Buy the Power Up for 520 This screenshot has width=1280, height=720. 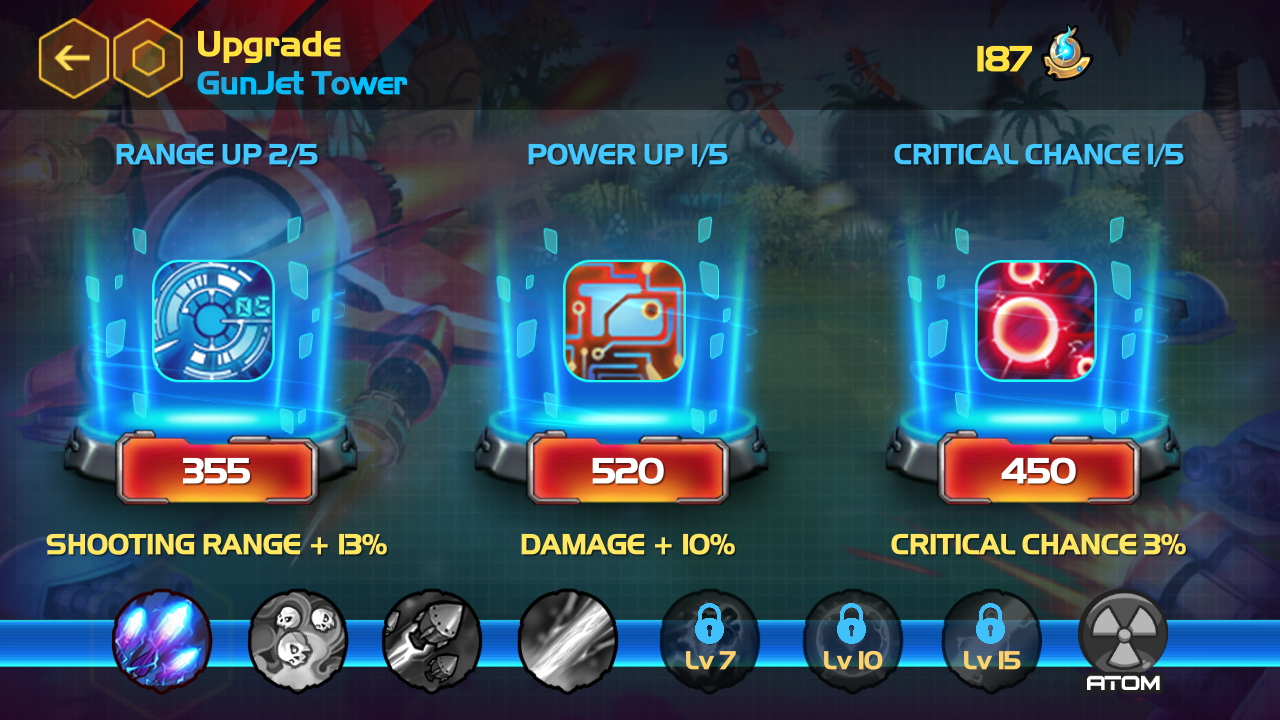(627, 468)
